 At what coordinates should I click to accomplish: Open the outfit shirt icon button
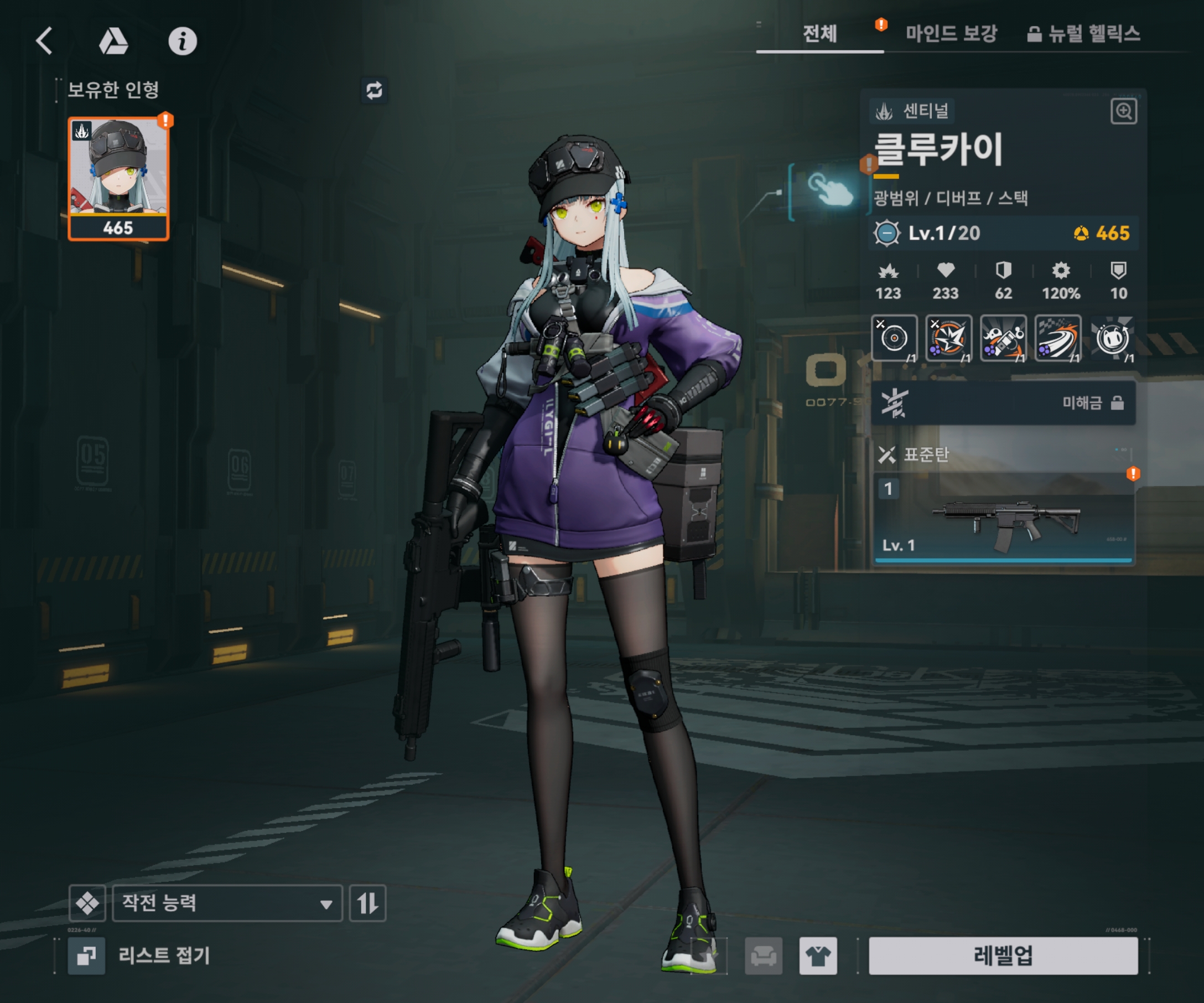818,956
